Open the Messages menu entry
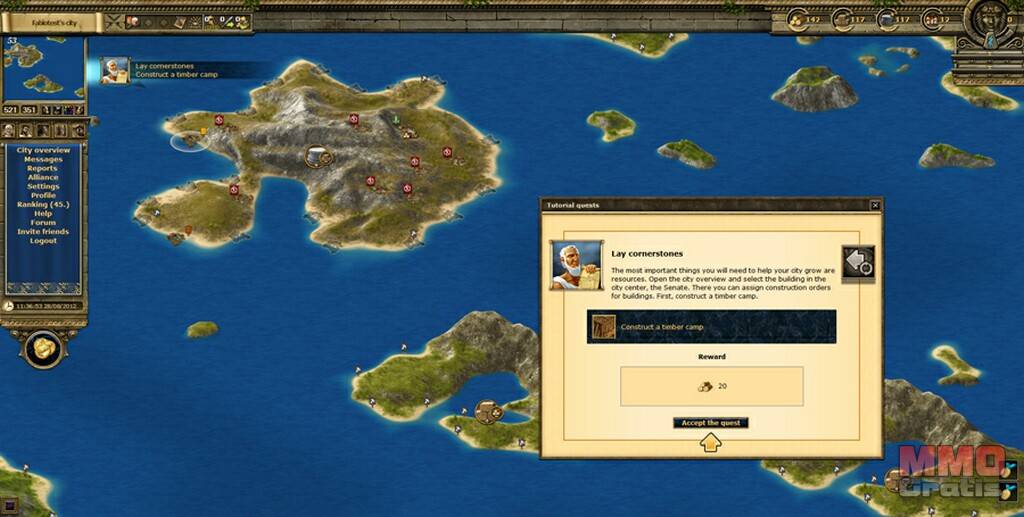This screenshot has width=1024, height=517. (x=43, y=159)
